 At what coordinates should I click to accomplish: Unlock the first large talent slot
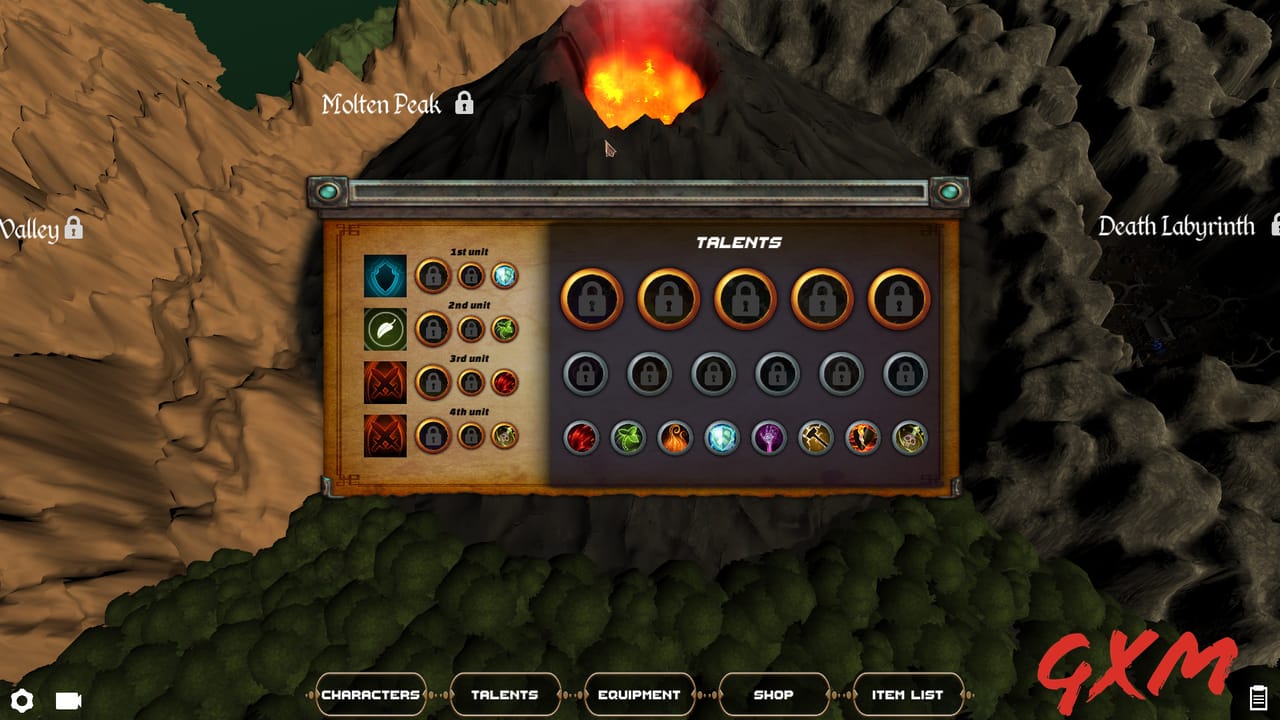(590, 297)
